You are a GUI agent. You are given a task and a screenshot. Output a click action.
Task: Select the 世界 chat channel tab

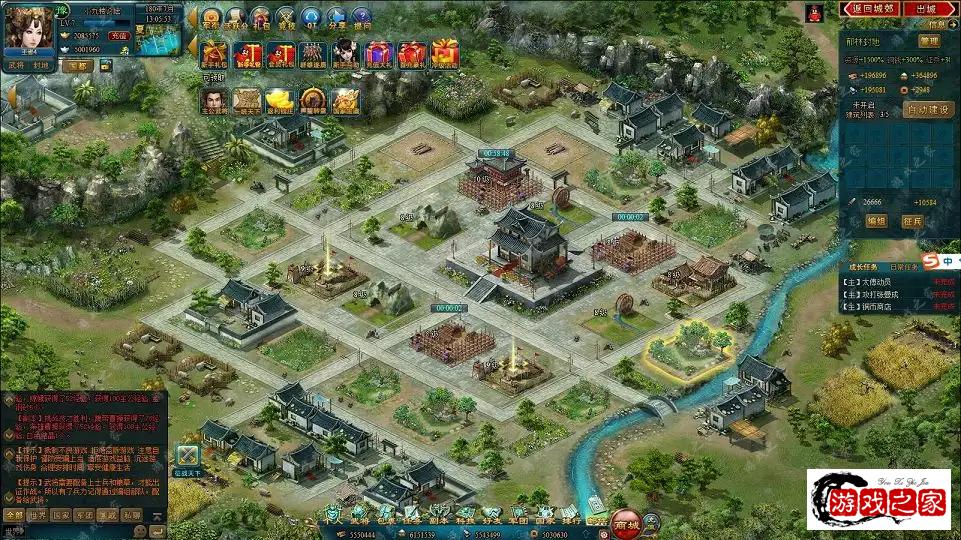coord(38,515)
